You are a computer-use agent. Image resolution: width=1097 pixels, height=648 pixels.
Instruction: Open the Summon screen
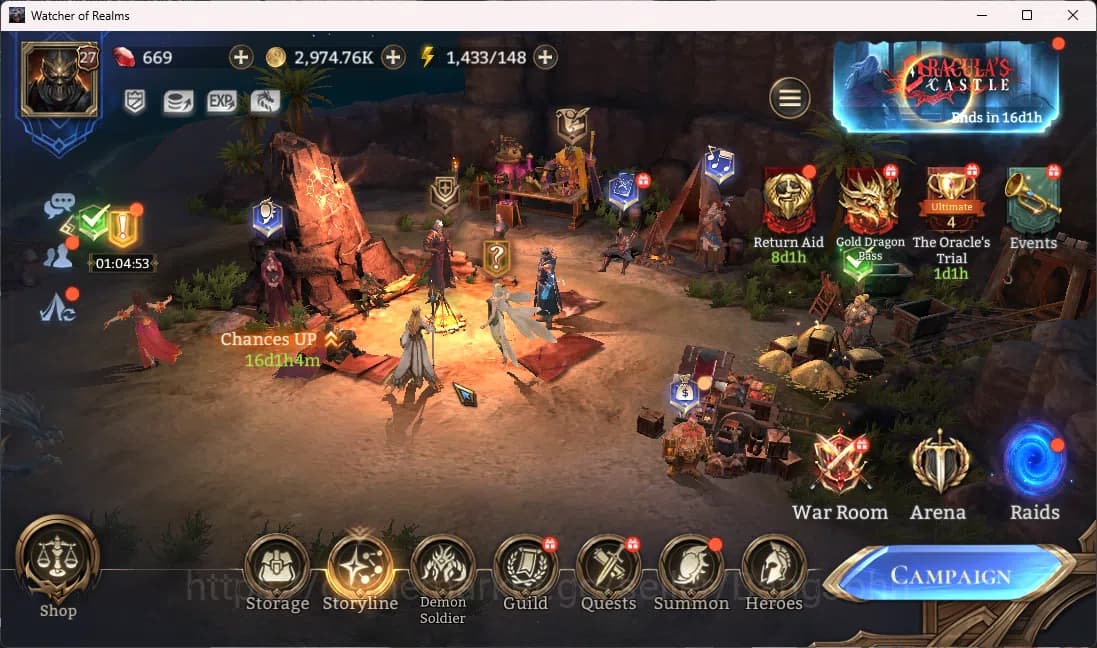click(x=691, y=567)
